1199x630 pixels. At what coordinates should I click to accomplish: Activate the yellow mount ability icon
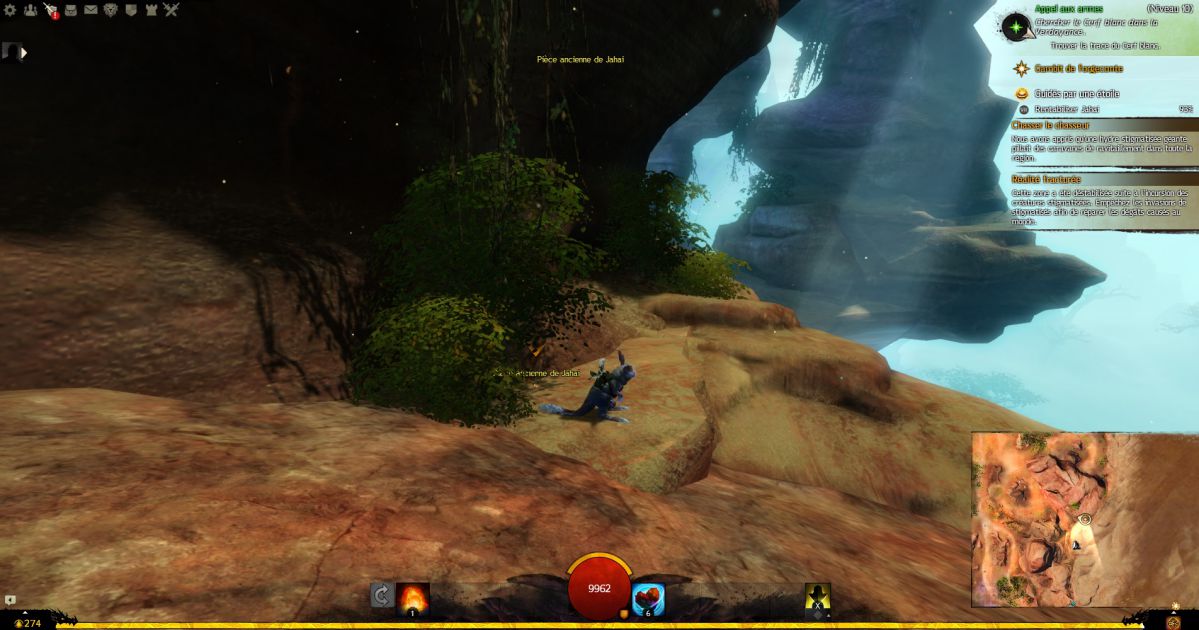tap(818, 598)
